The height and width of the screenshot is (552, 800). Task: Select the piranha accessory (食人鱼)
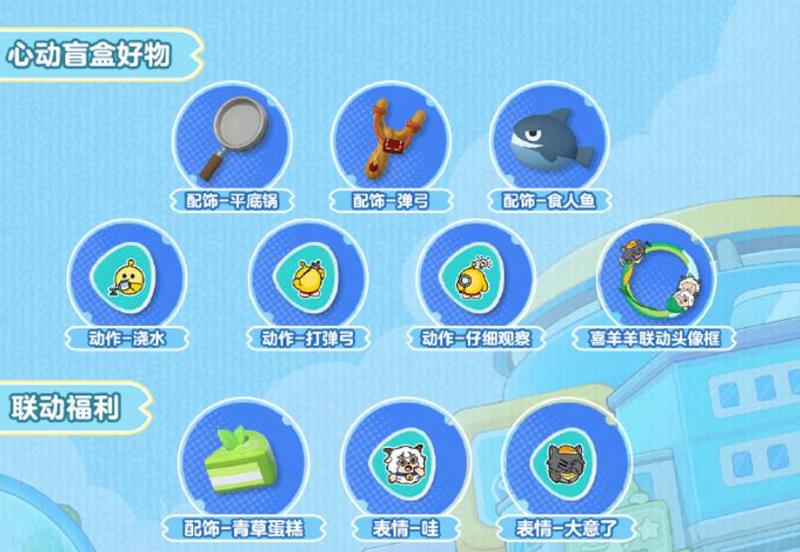549,143
